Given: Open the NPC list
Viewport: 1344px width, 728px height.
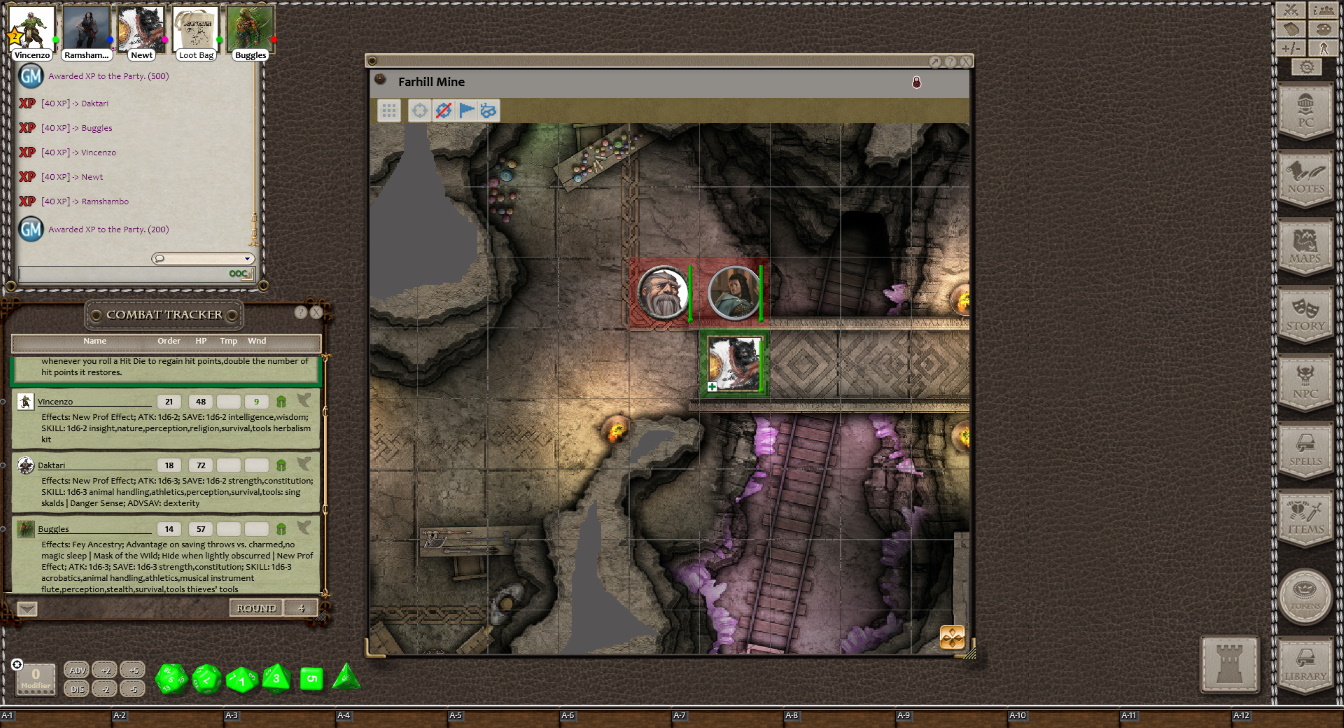Looking at the screenshot, I should pos(1305,383).
